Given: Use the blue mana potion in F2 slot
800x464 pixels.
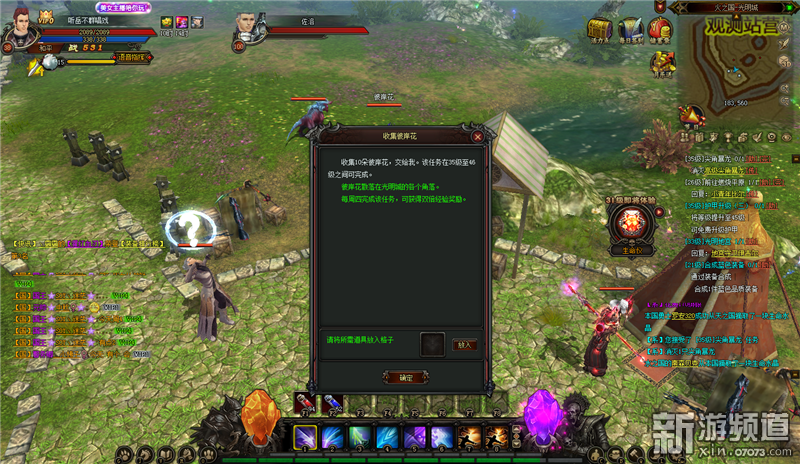Looking at the screenshot, I should (x=333, y=403).
